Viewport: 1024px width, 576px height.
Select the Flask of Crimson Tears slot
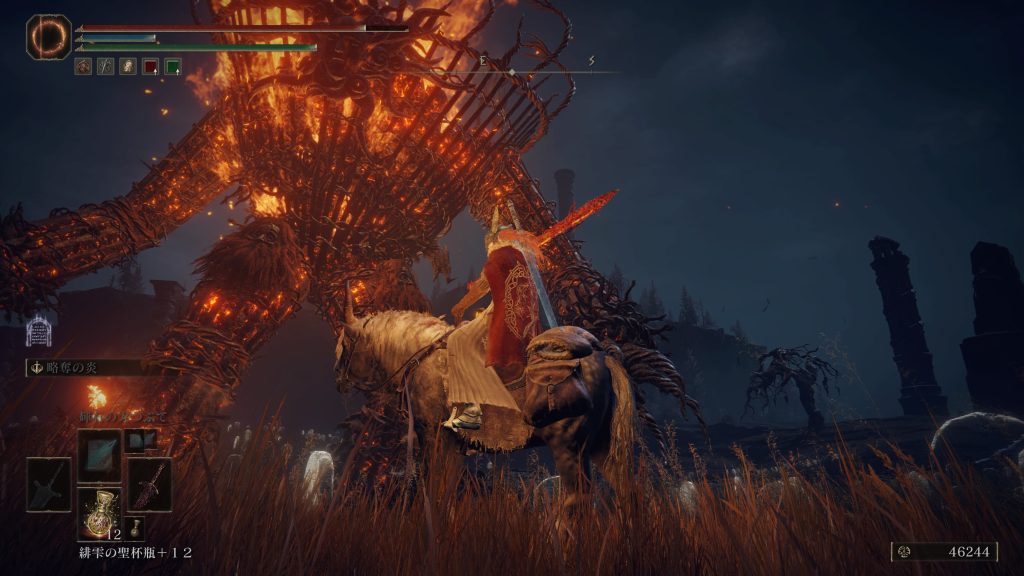pos(99,512)
